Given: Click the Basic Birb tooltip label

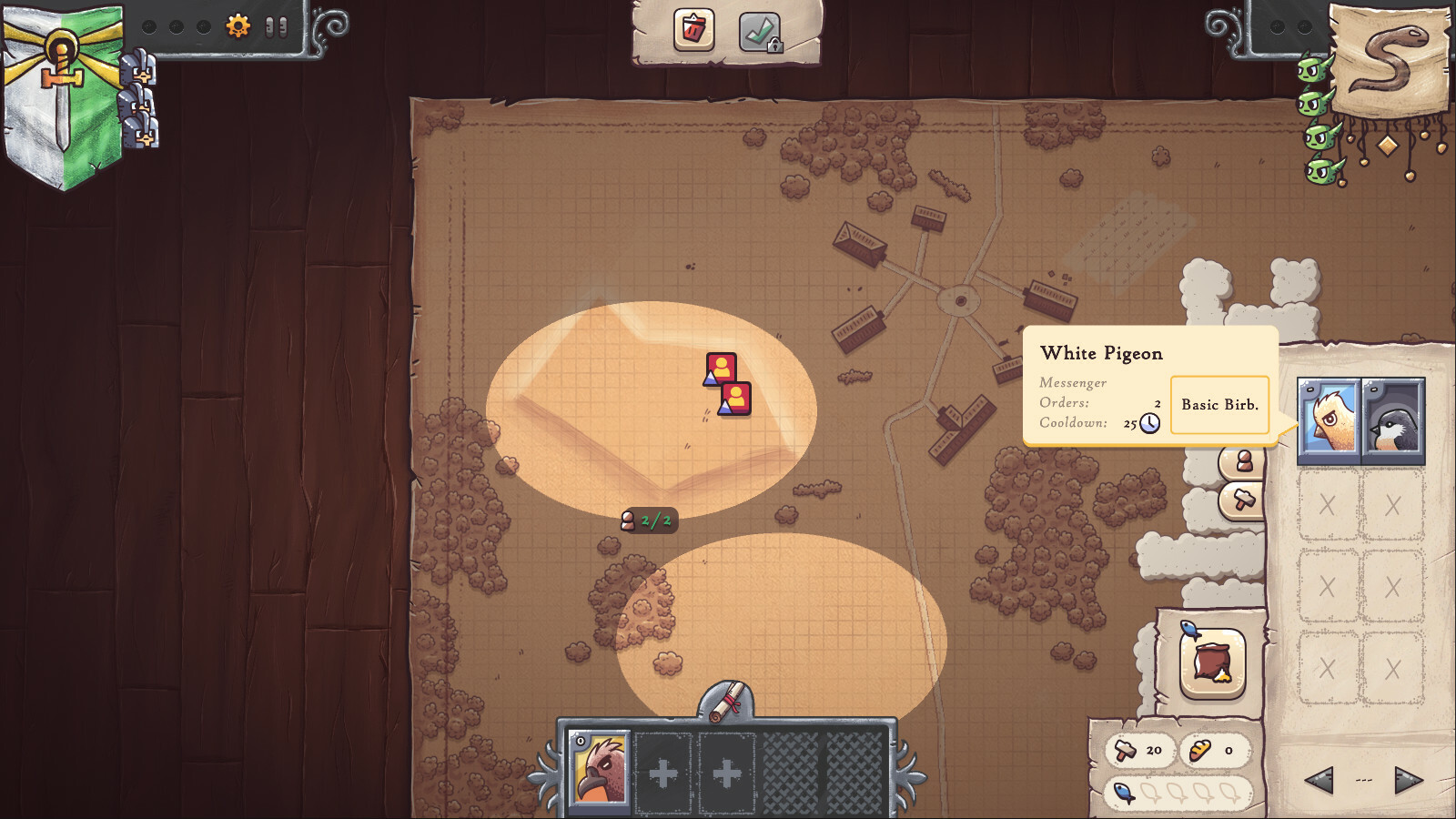Looking at the screenshot, I should pyautogui.click(x=1219, y=405).
